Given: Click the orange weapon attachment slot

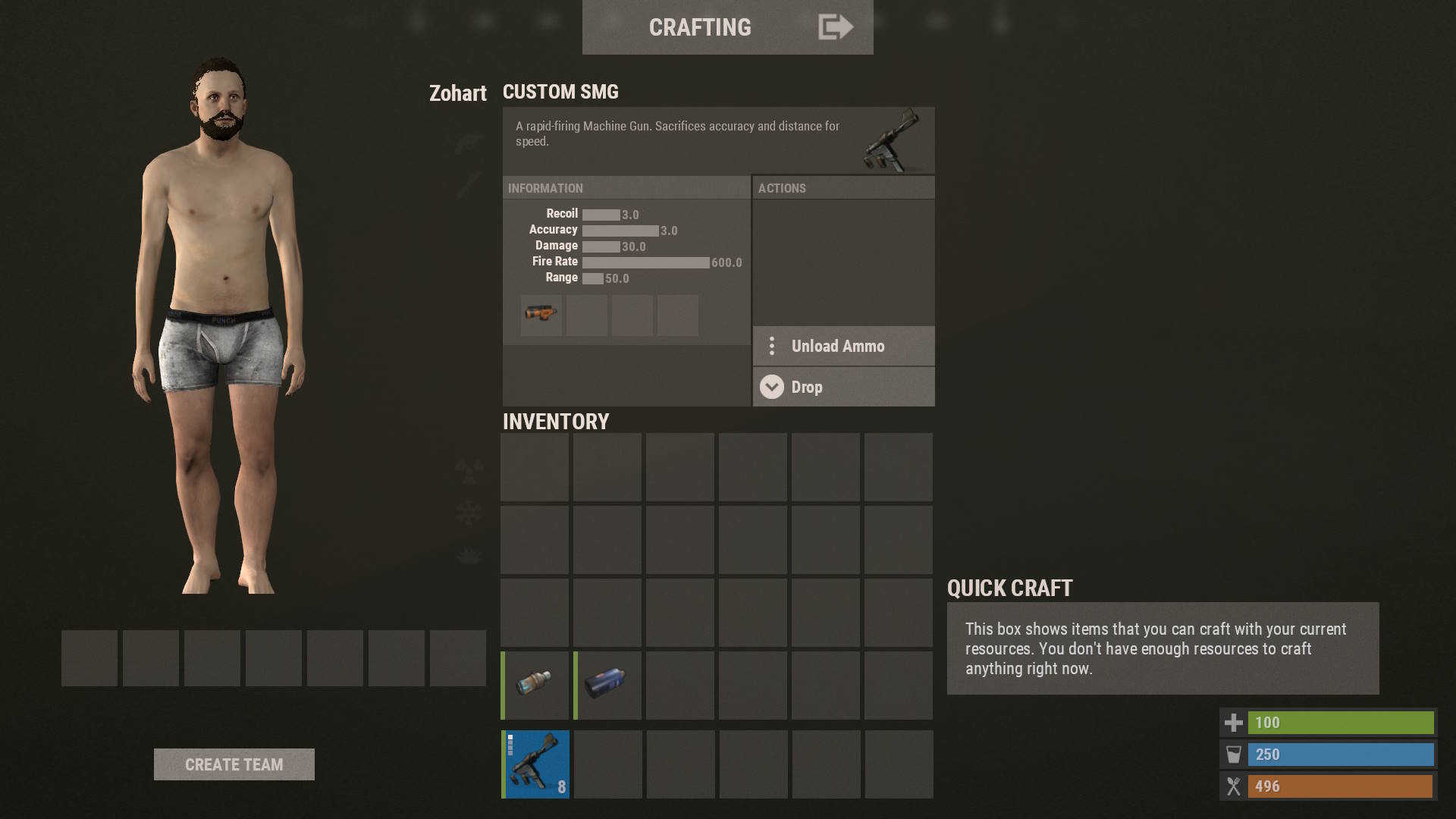Looking at the screenshot, I should 541,315.
